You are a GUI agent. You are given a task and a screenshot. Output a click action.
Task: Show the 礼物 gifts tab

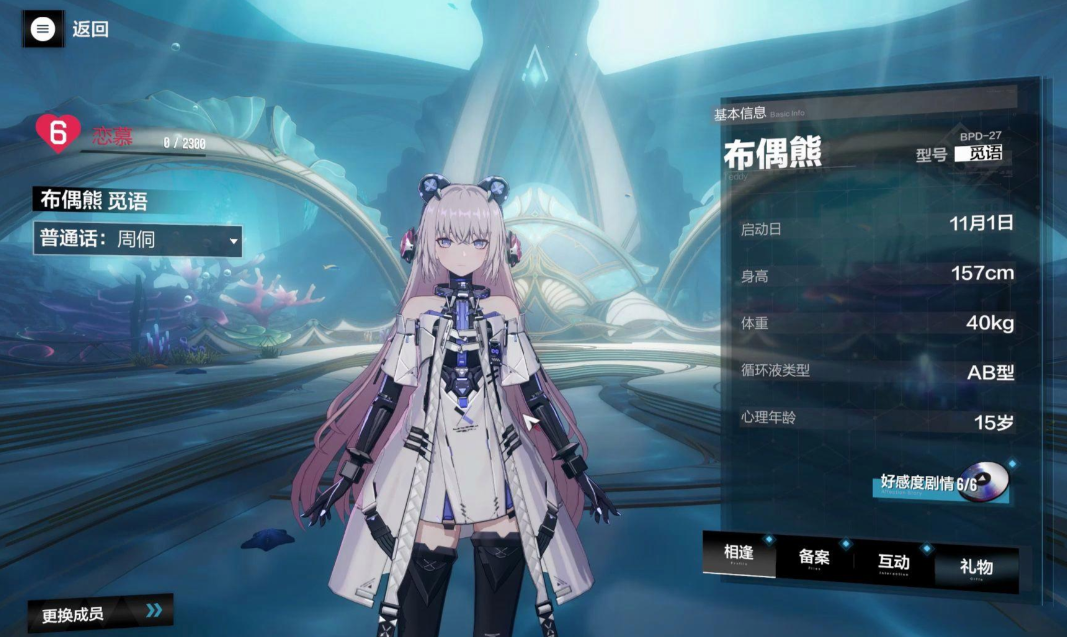pos(976,567)
